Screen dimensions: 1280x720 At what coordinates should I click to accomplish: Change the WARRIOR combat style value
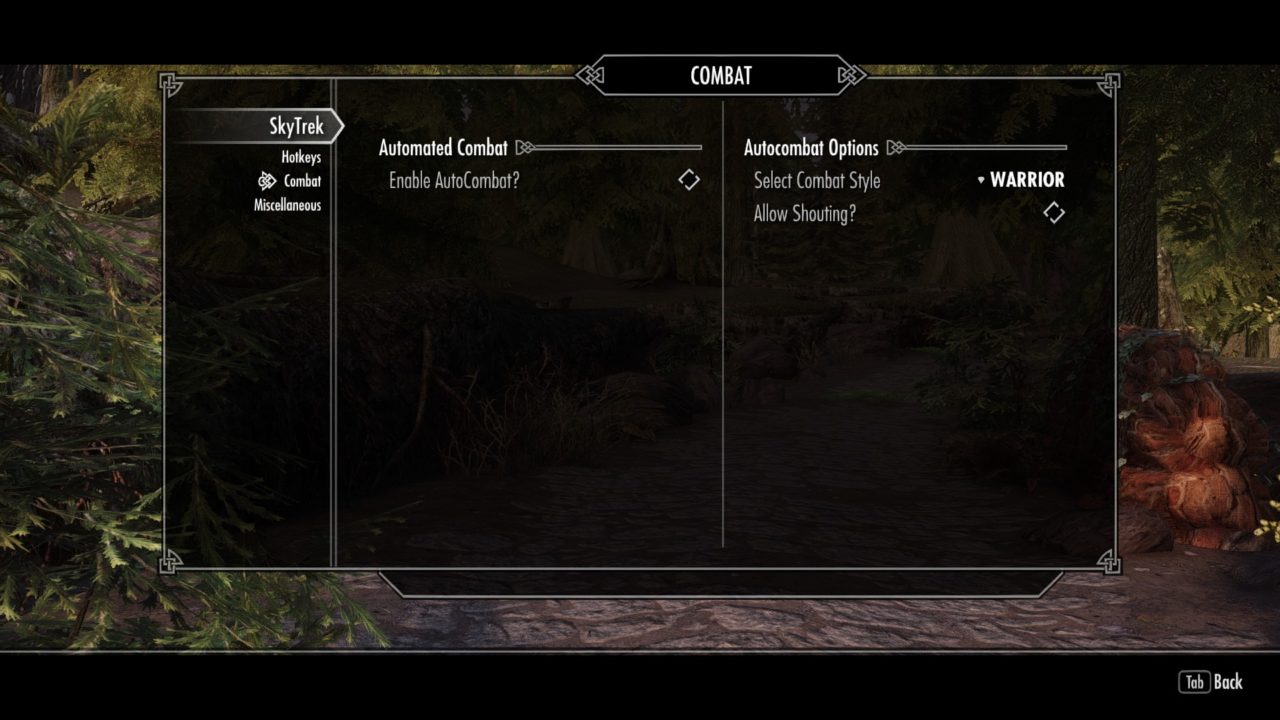1026,181
